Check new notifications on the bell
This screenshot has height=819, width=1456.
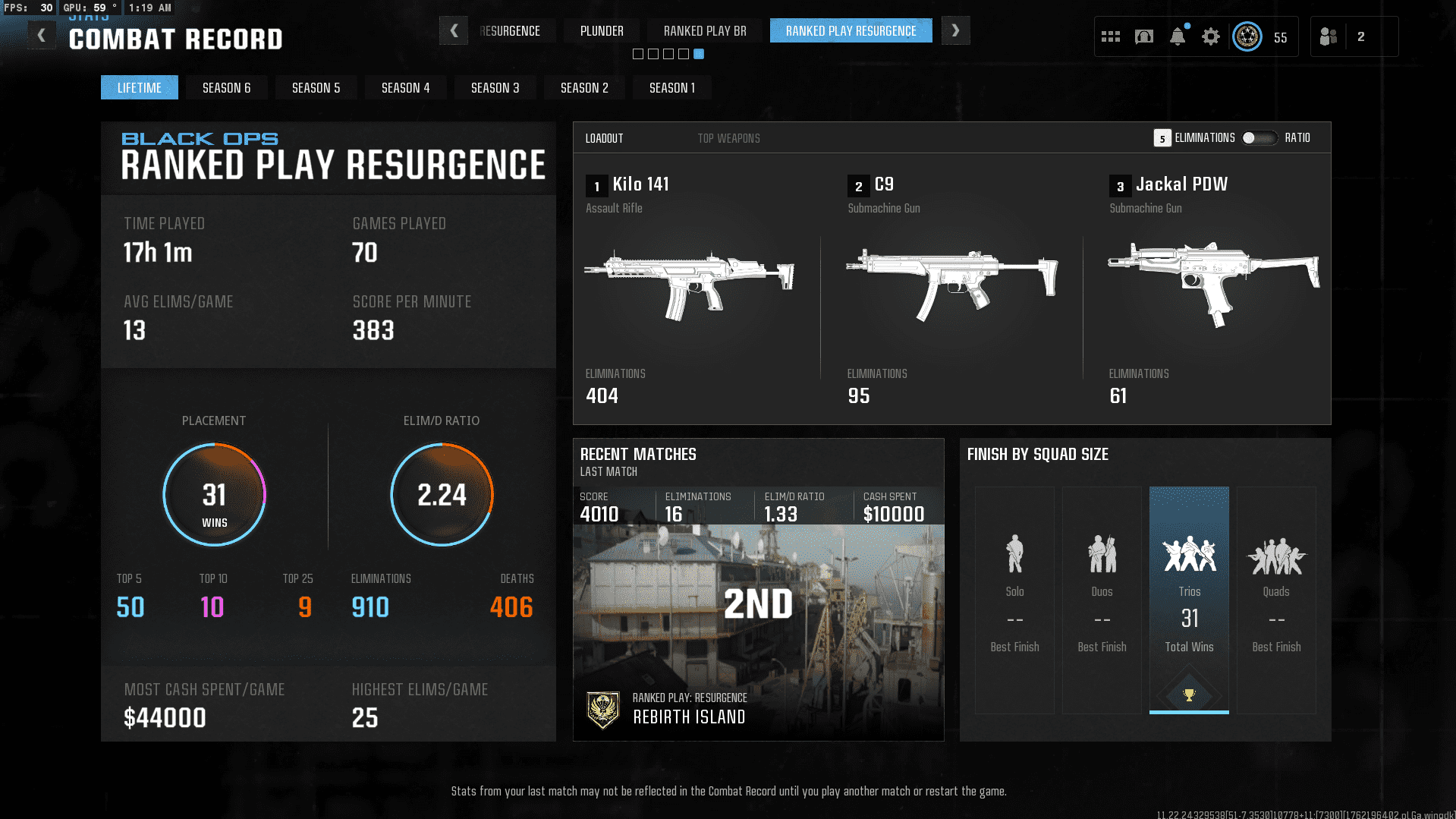tap(1177, 36)
